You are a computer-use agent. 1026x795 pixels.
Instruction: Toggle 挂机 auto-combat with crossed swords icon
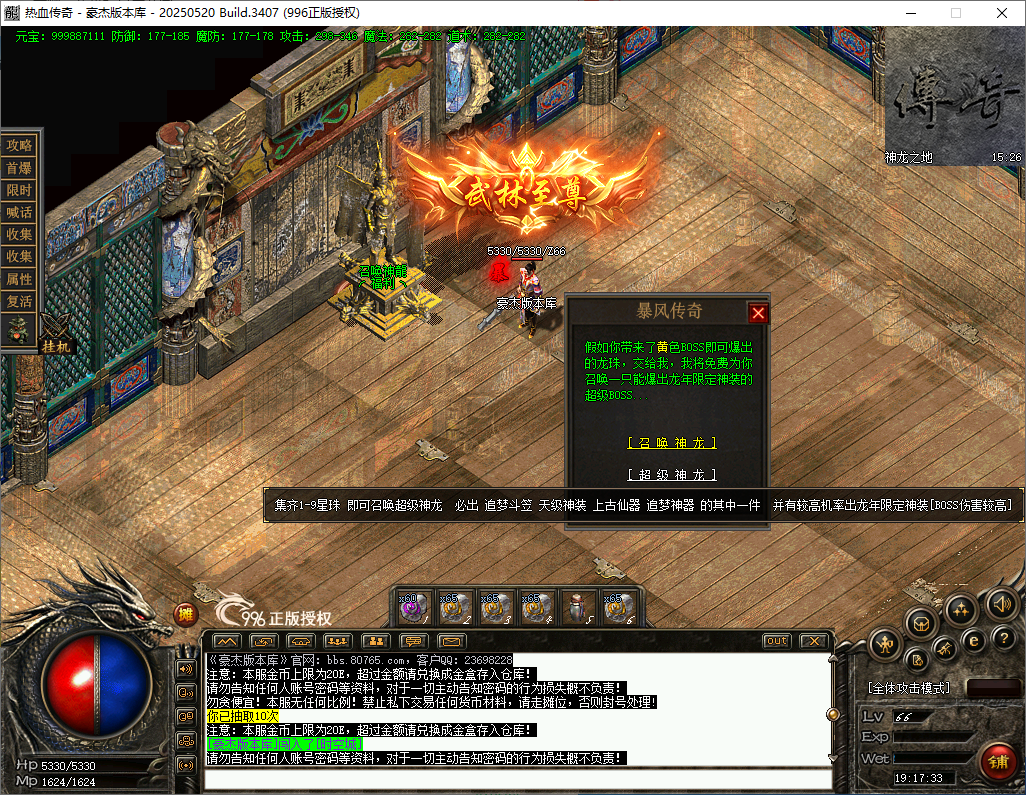(54, 333)
